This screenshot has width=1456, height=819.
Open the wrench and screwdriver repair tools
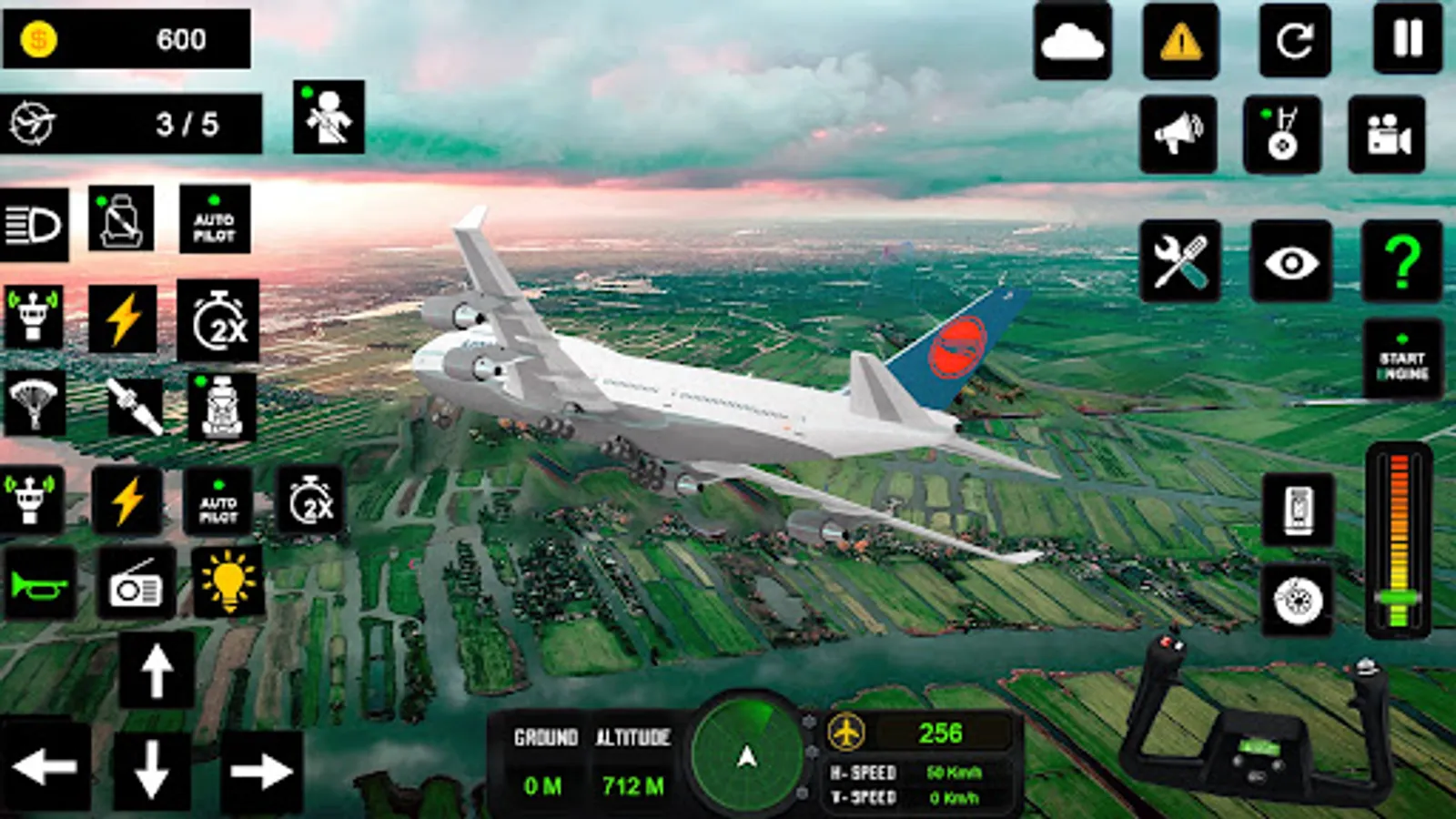point(1180,261)
